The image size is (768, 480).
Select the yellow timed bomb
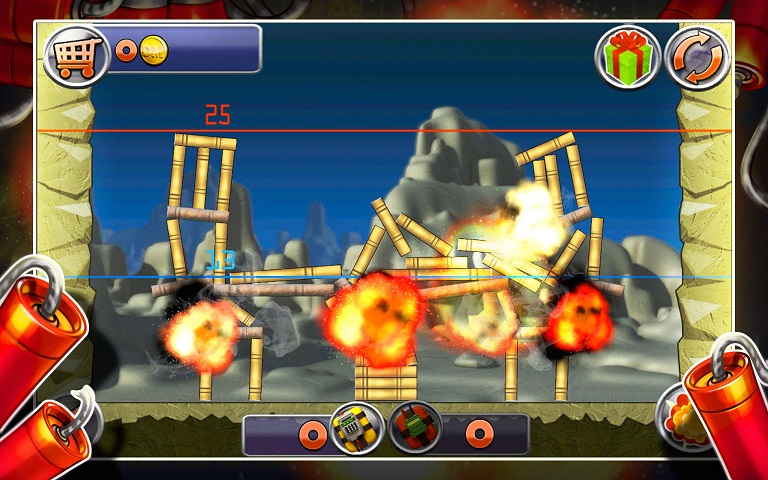coord(357,429)
